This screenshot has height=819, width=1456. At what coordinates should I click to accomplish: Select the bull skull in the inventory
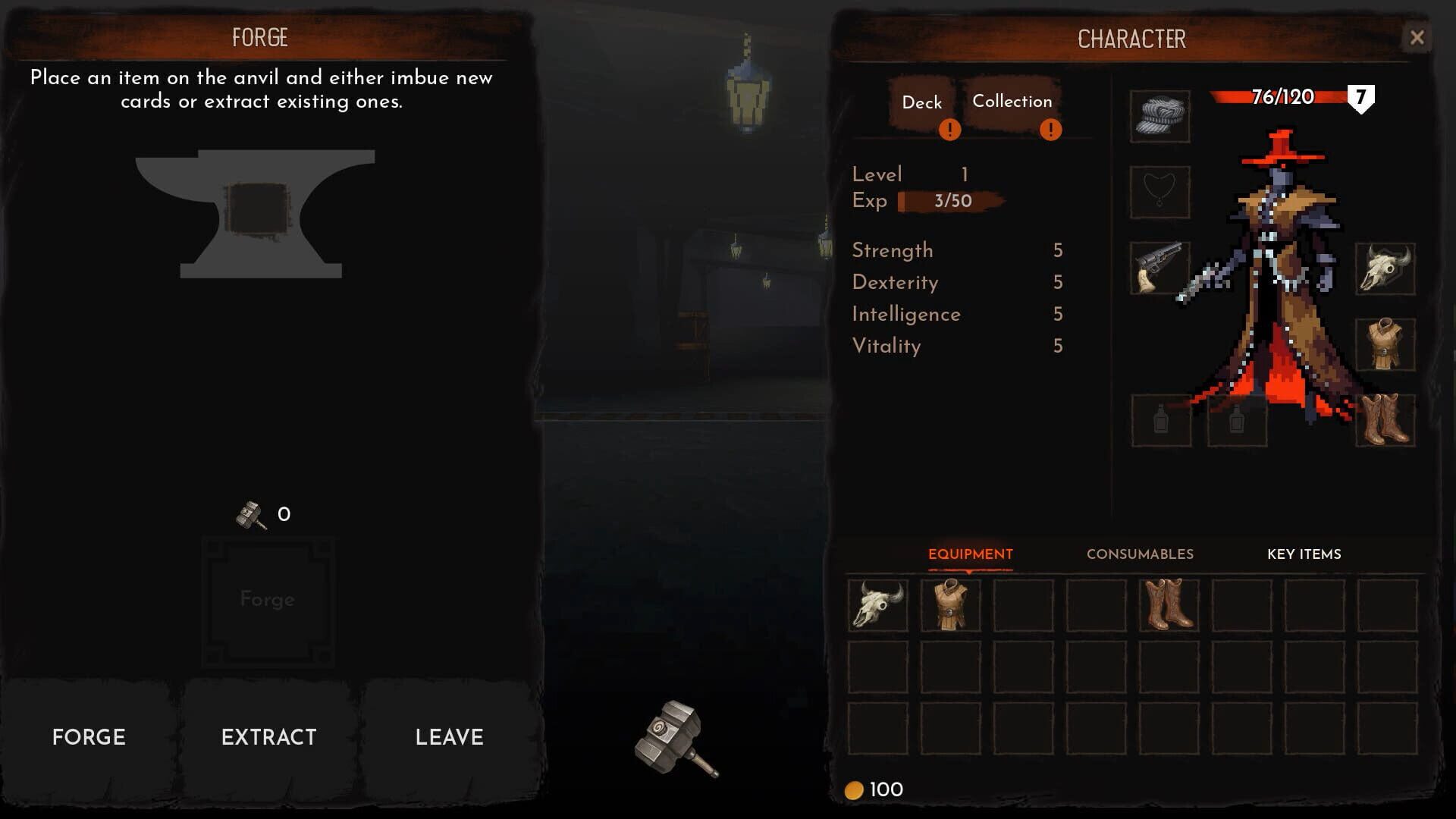877,606
